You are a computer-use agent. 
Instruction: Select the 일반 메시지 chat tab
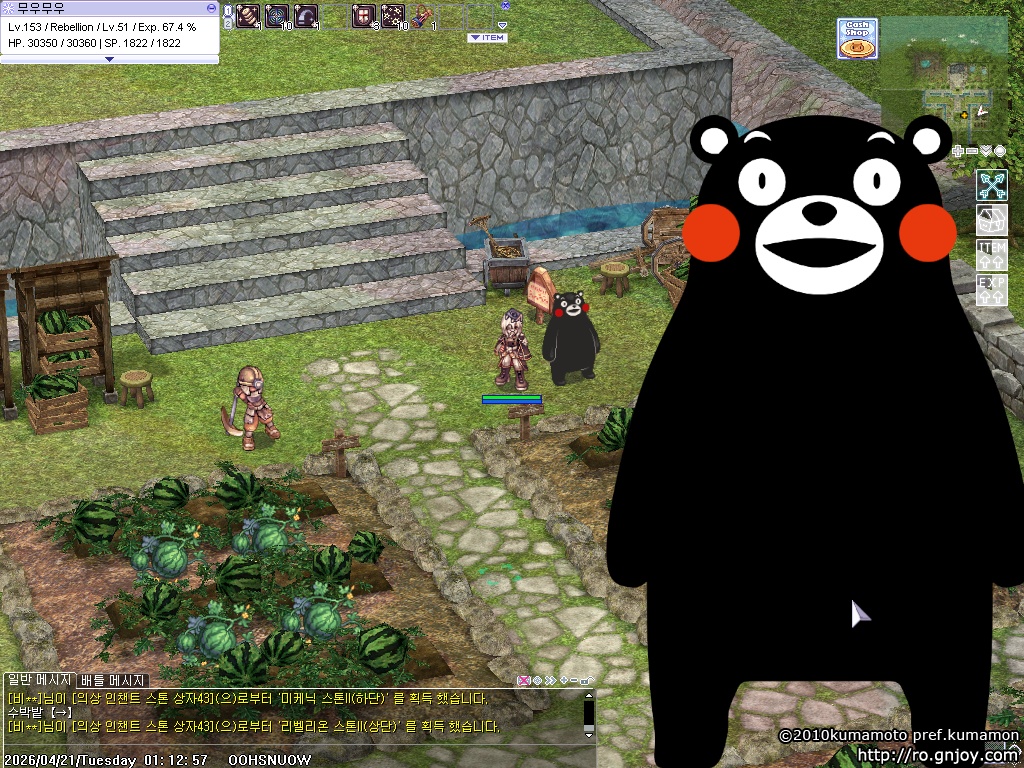pyautogui.click(x=39, y=681)
